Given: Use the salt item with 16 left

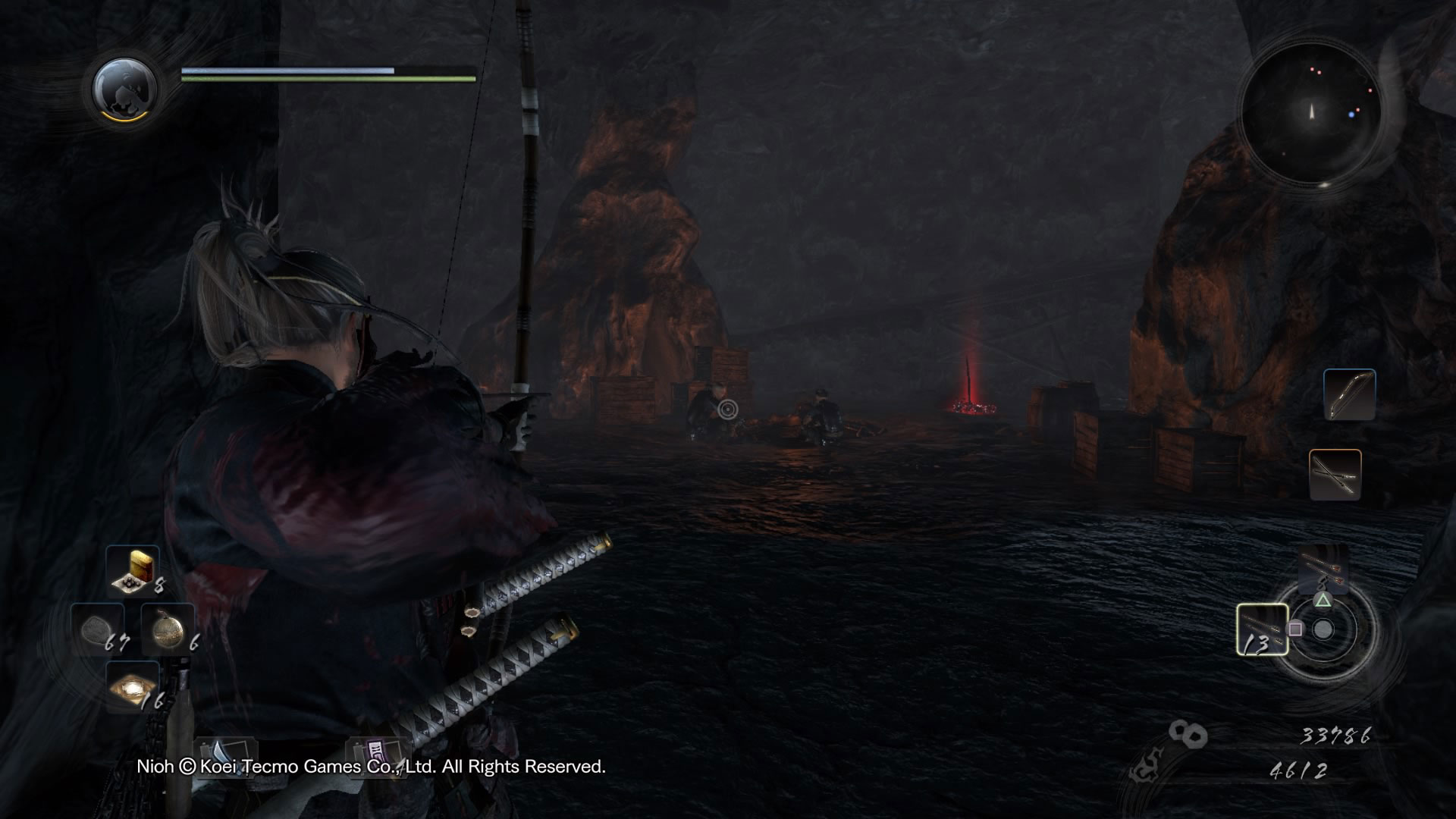Looking at the screenshot, I should 133,686.
